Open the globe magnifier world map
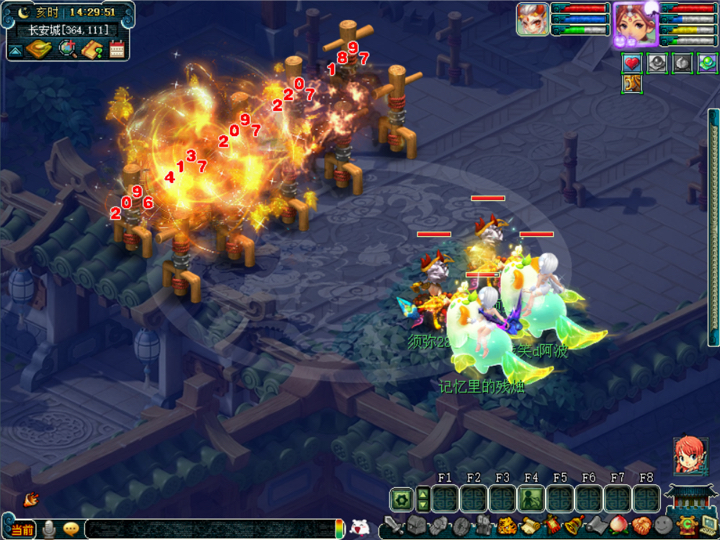Viewport: 720px width, 540px height. [68, 49]
